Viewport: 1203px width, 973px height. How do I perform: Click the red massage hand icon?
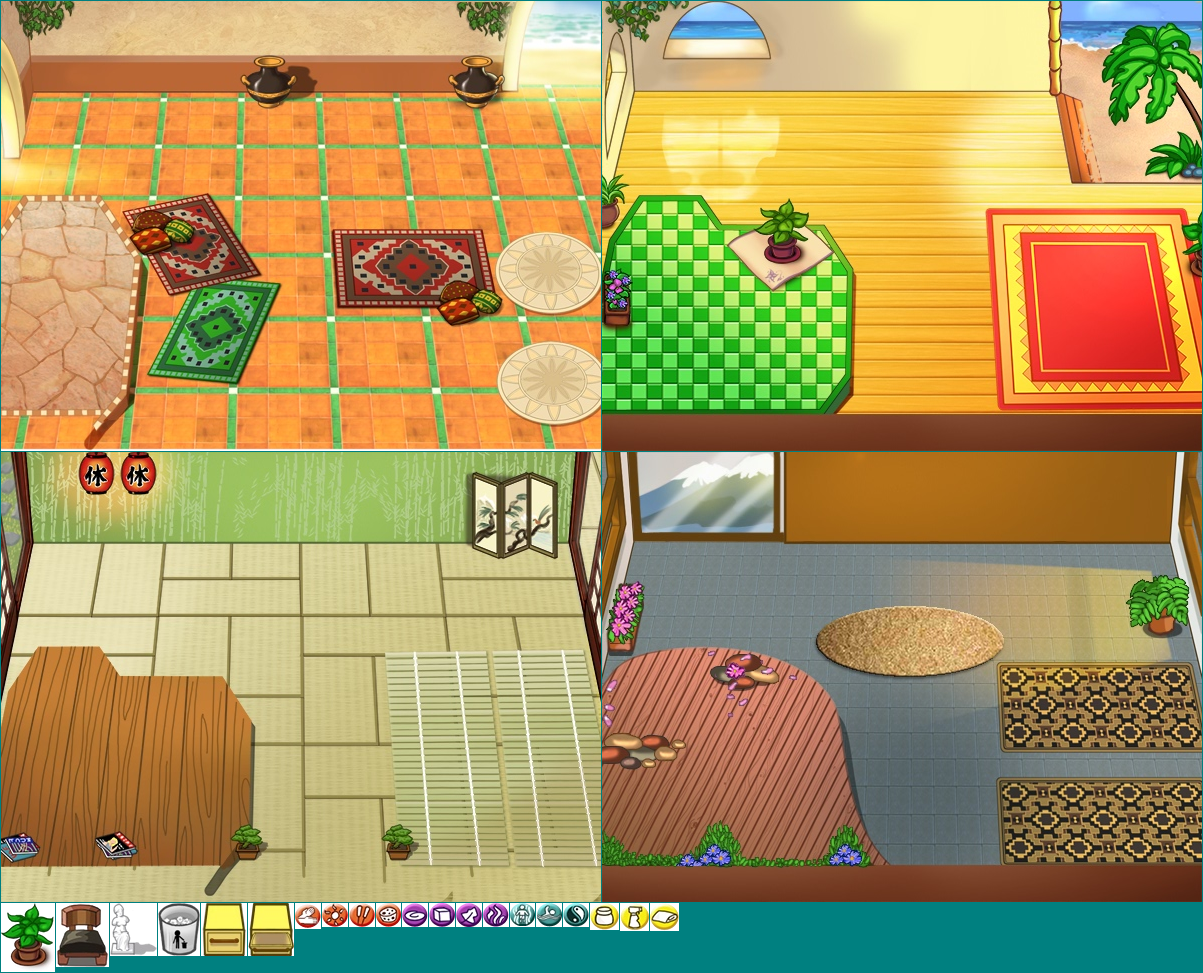tap(306, 915)
